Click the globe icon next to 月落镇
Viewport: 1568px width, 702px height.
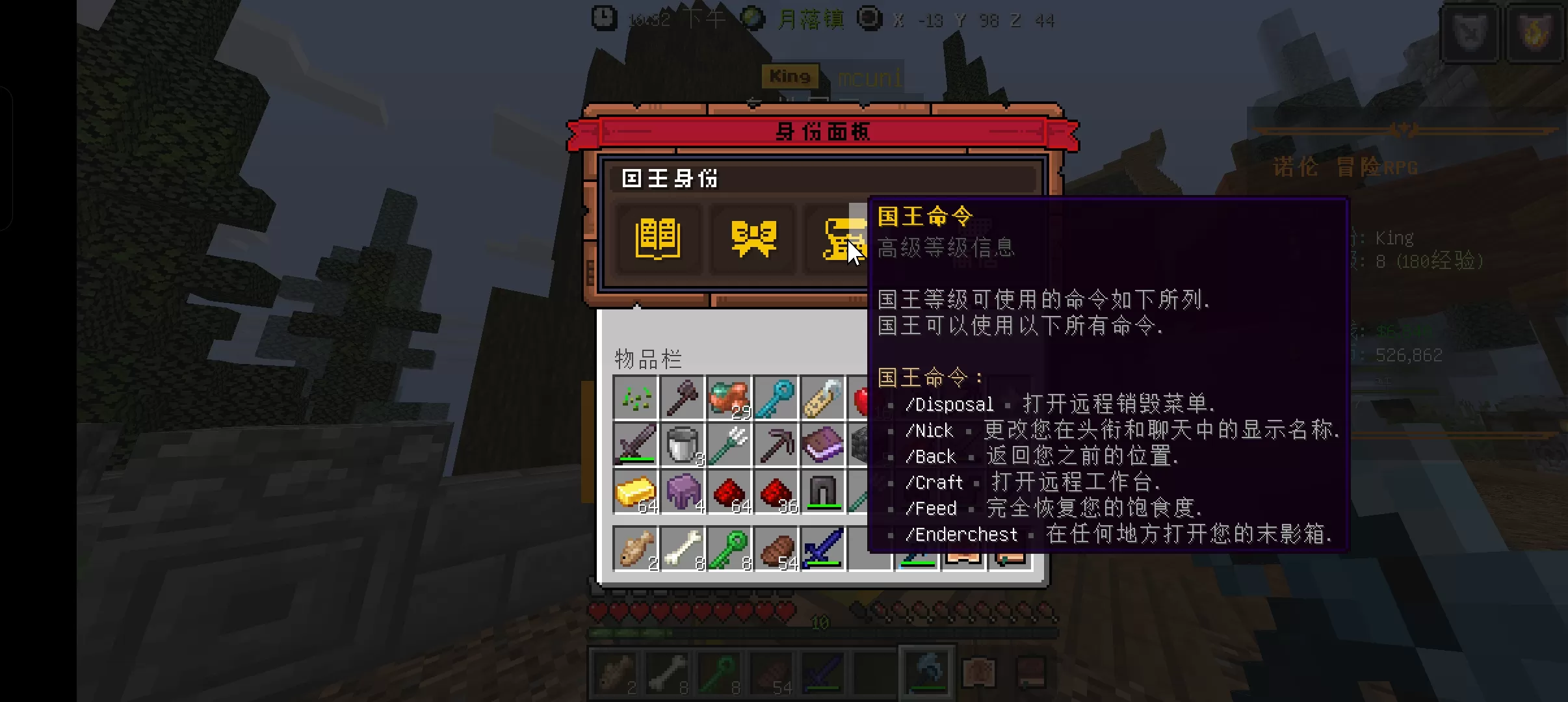coord(752,19)
